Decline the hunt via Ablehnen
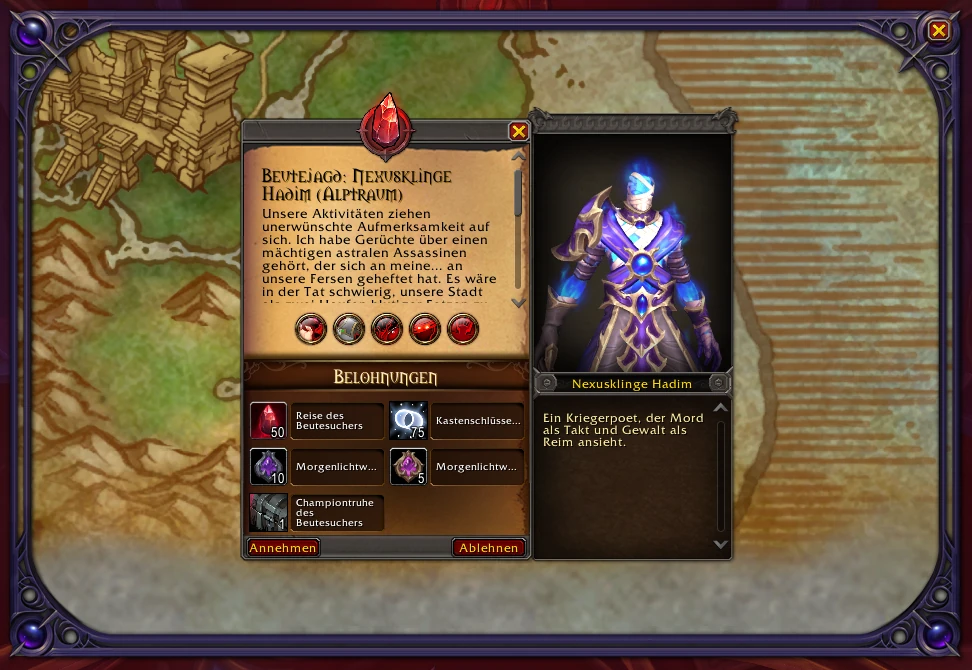 489,548
